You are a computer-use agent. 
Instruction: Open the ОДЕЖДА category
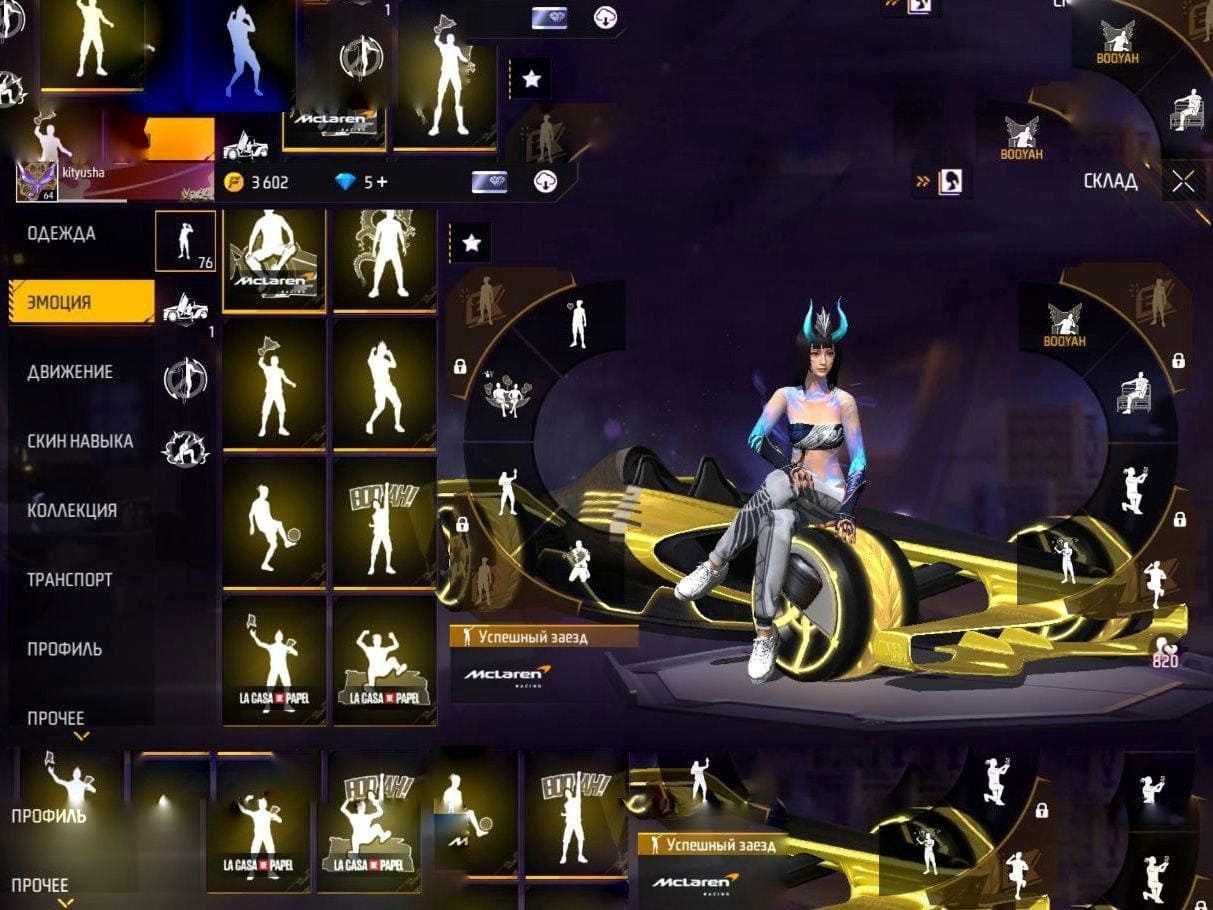pyautogui.click(x=62, y=234)
